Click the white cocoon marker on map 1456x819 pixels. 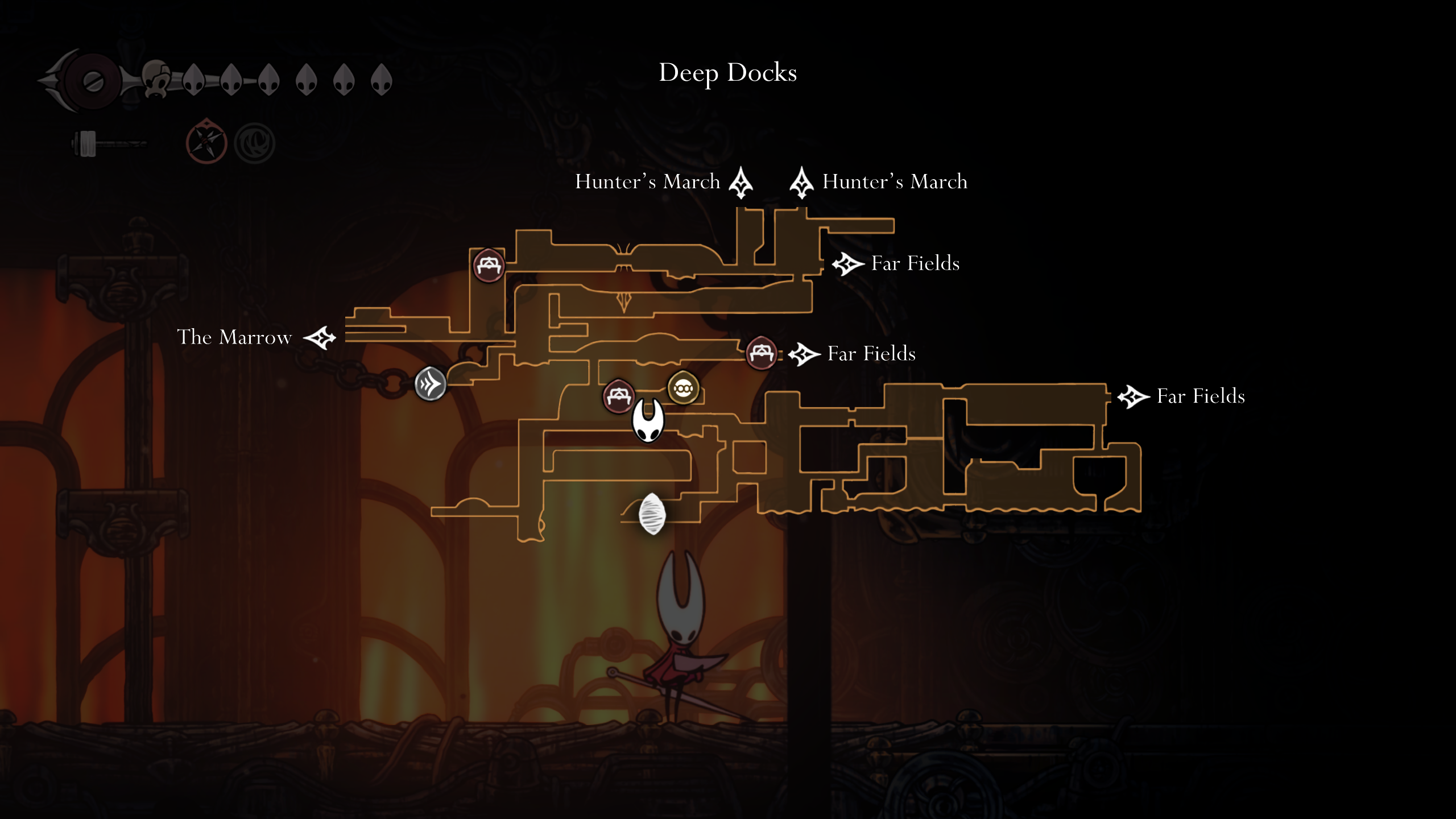pyautogui.click(x=652, y=514)
